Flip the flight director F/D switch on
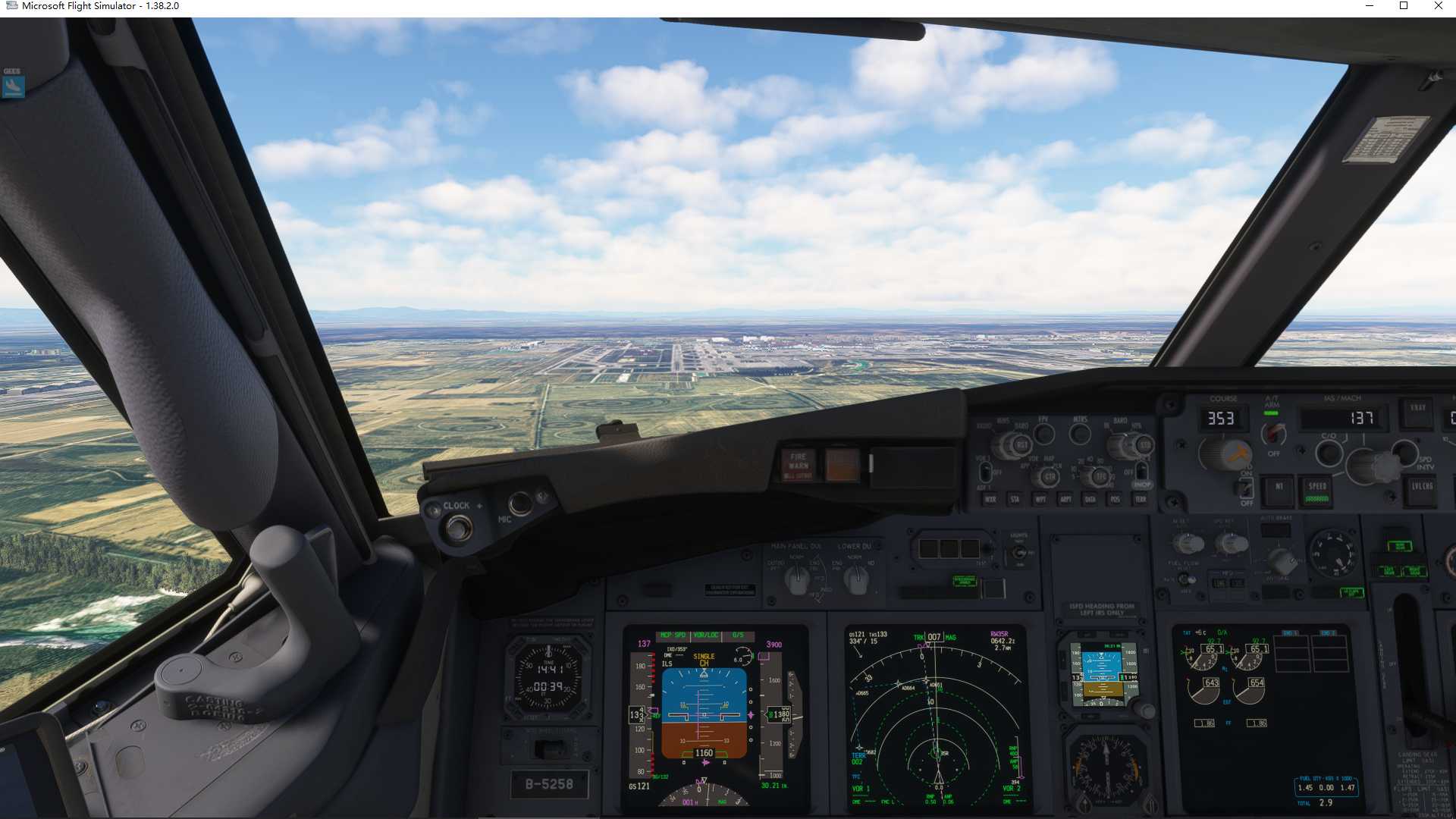The height and width of the screenshot is (819, 1456). pyautogui.click(x=1246, y=485)
